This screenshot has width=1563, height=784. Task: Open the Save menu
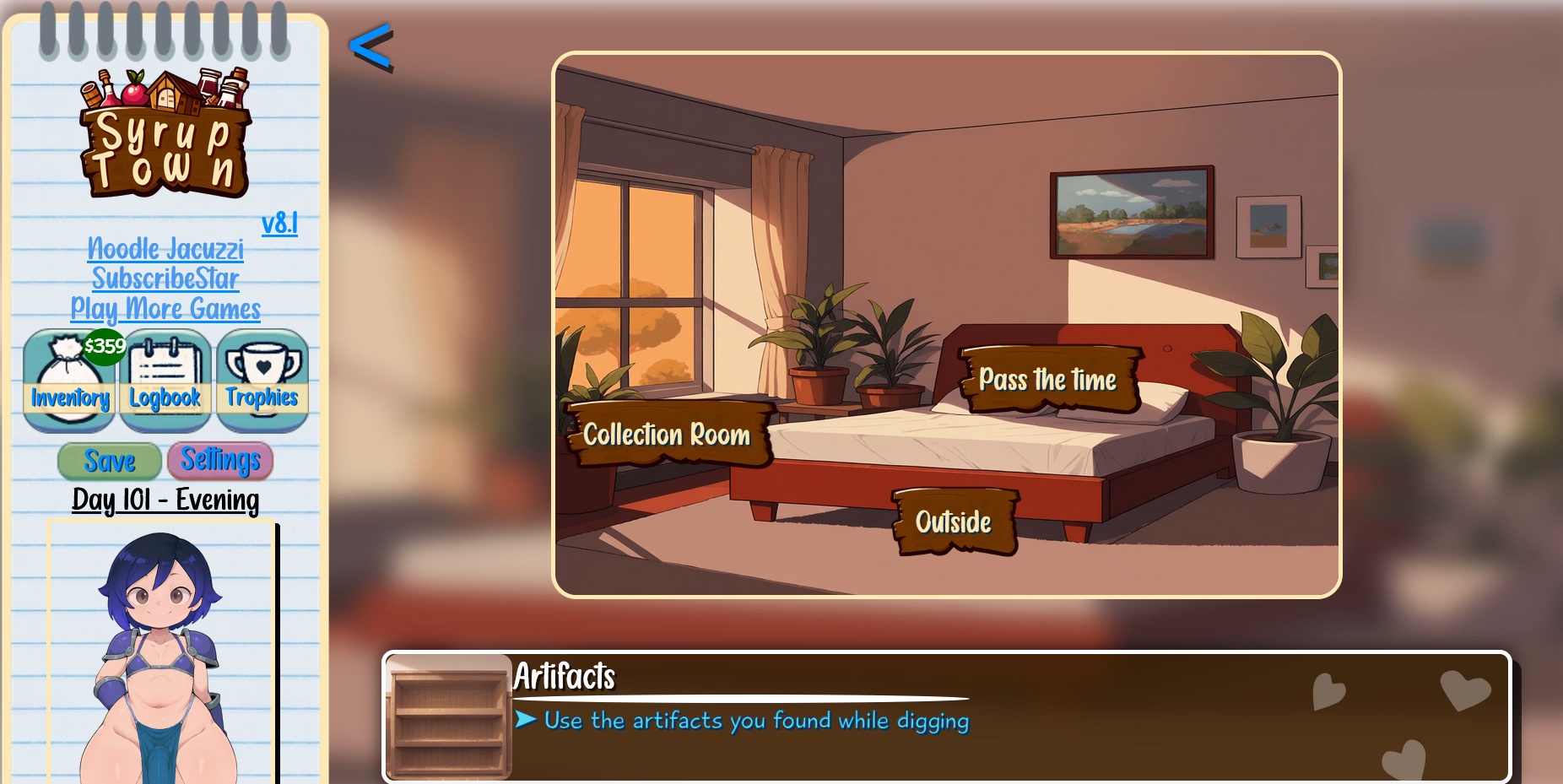click(109, 461)
